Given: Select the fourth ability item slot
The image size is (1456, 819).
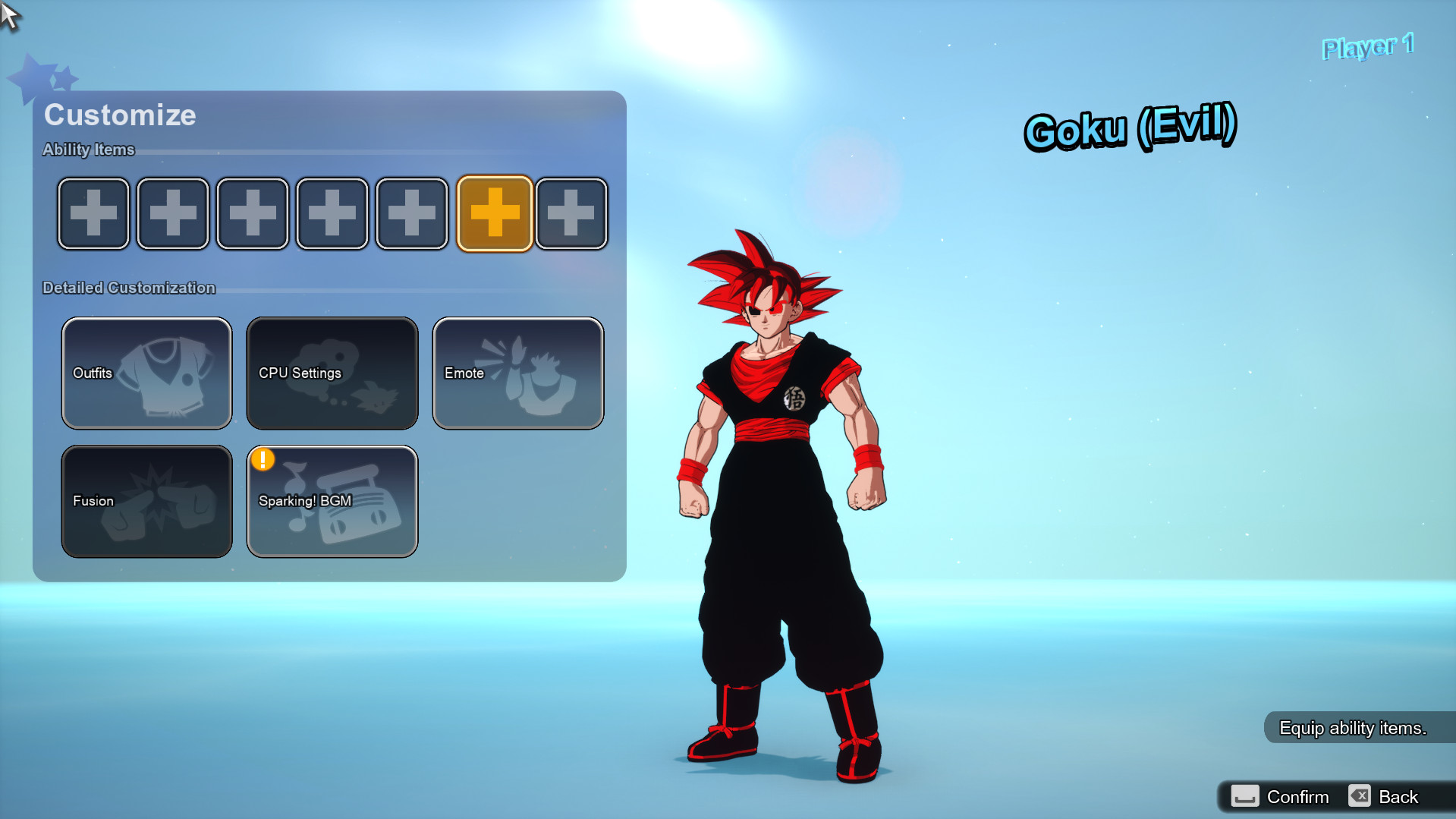Looking at the screenshot, I should pyautogui.click(x=332, y=213).
